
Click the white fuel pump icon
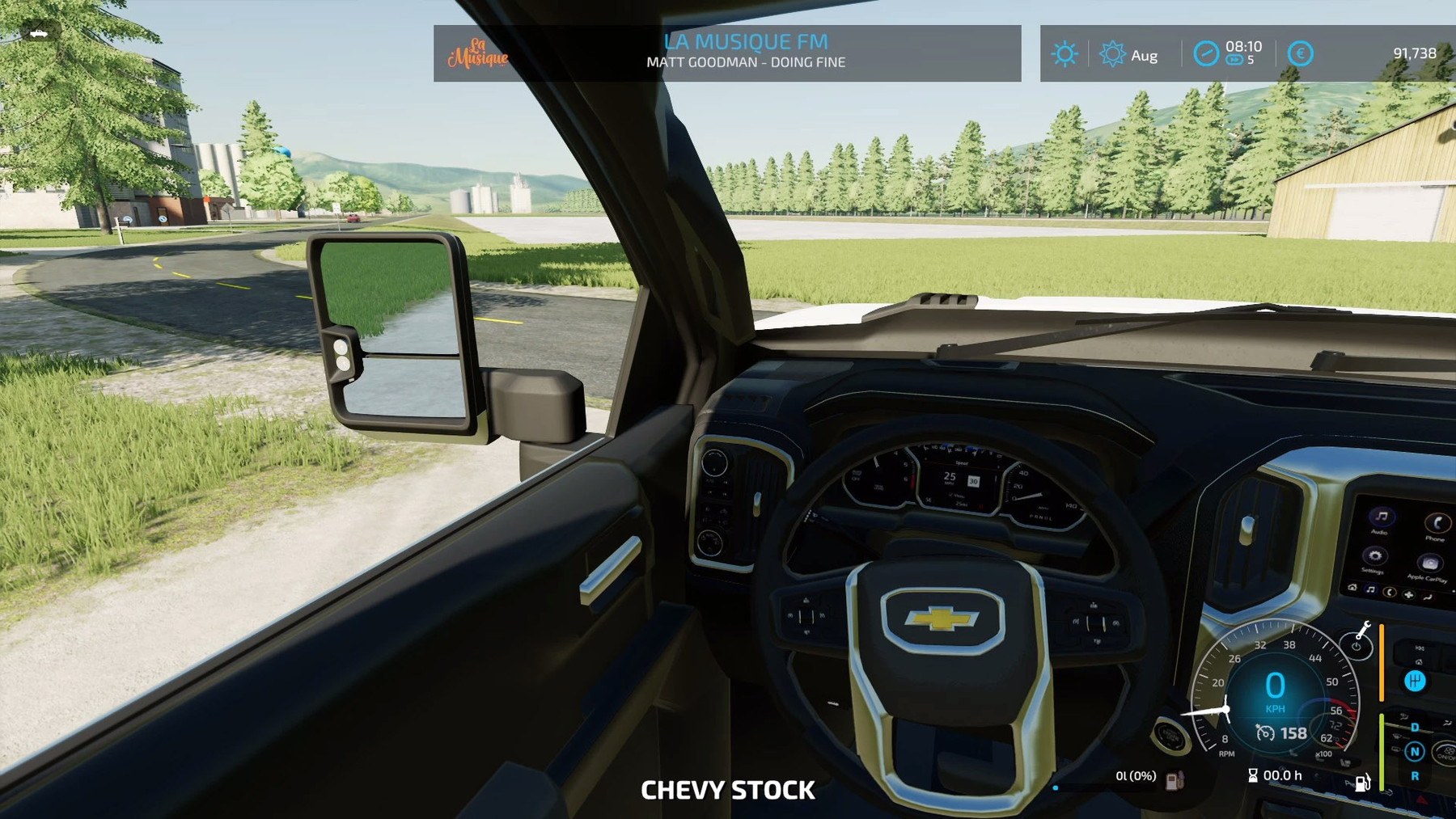click(x=1362, y=783)
